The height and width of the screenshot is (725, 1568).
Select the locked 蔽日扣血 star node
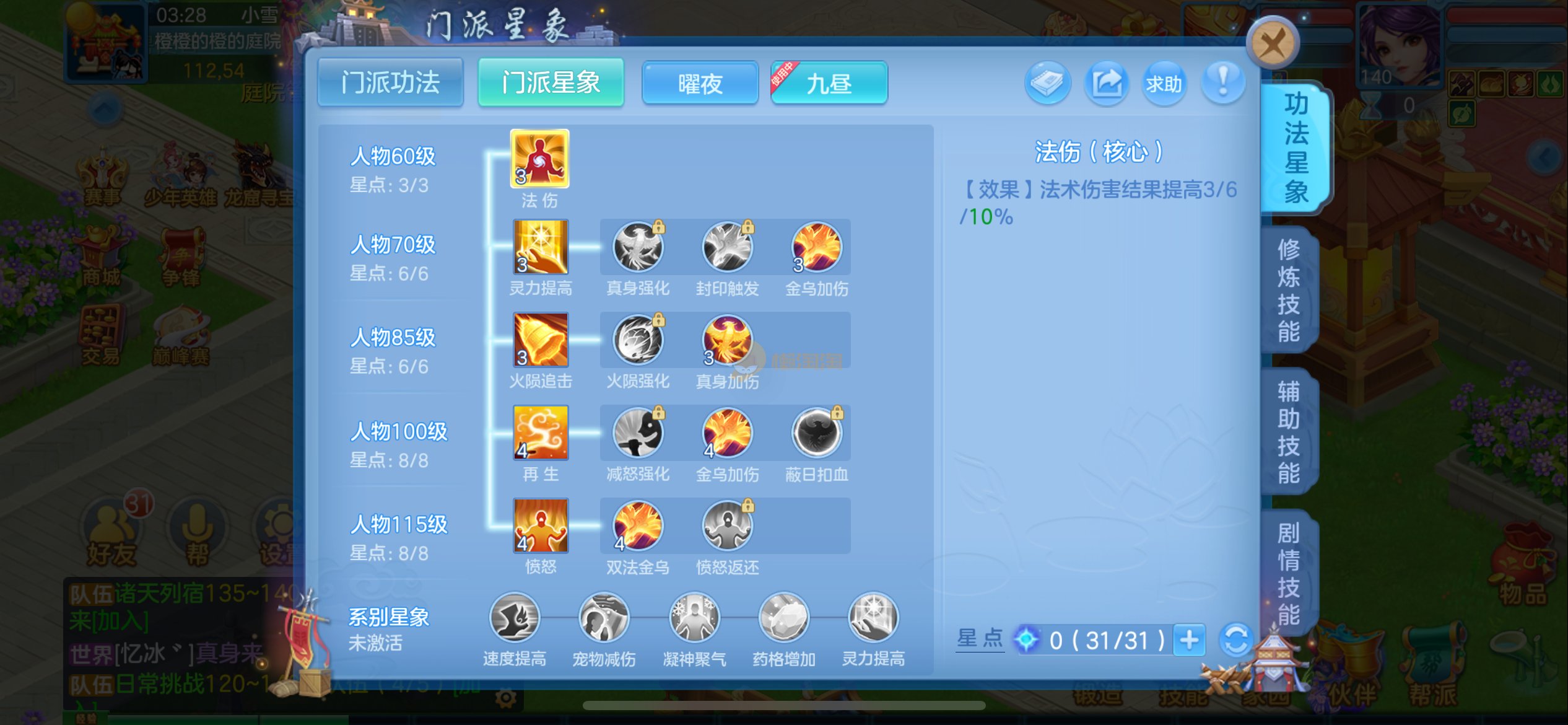point(816,433)
